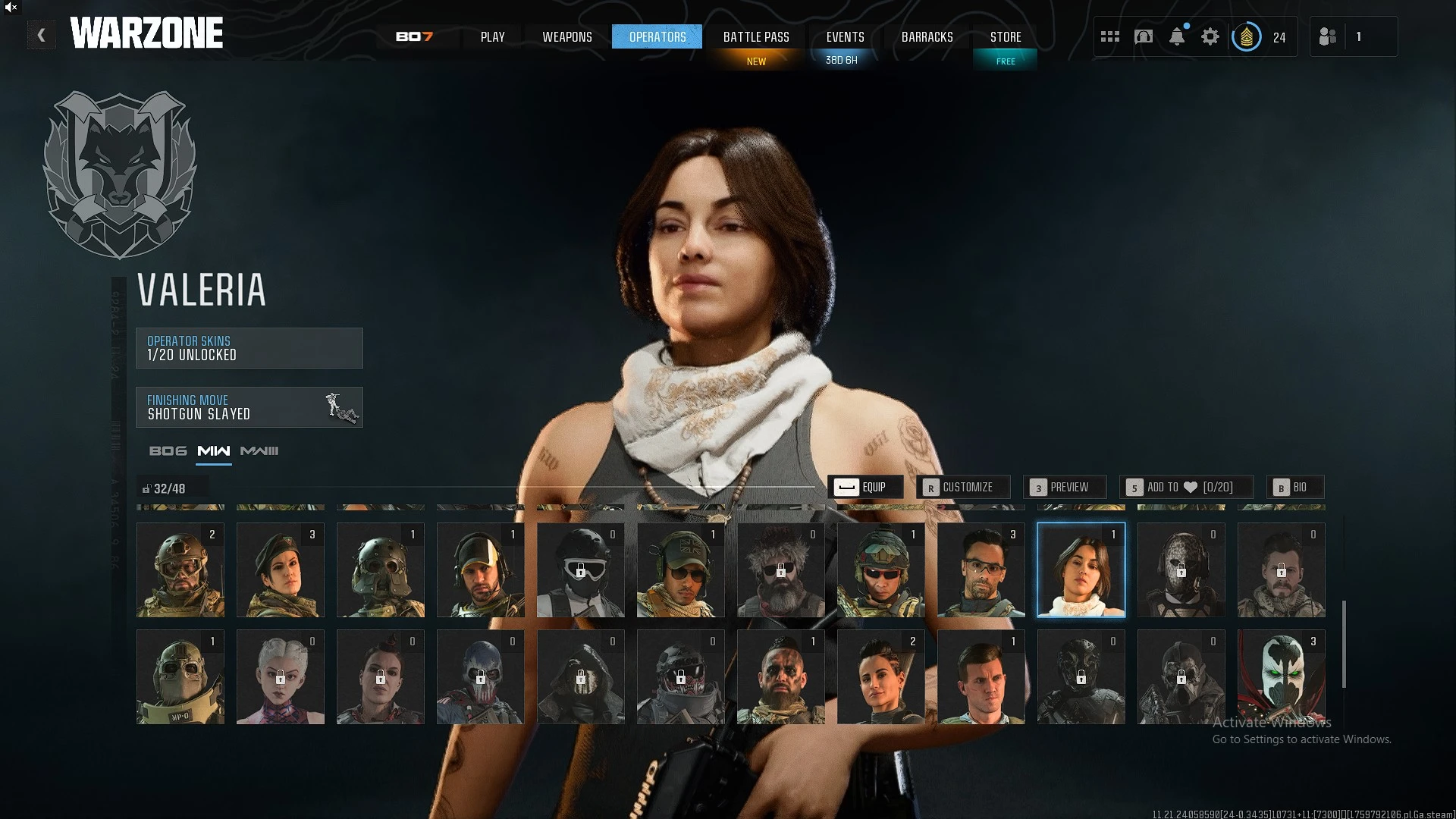The width and height of the screenshot is (1456, 819).
Task: Filter operators by MWIII
Action: coord(259,451)
